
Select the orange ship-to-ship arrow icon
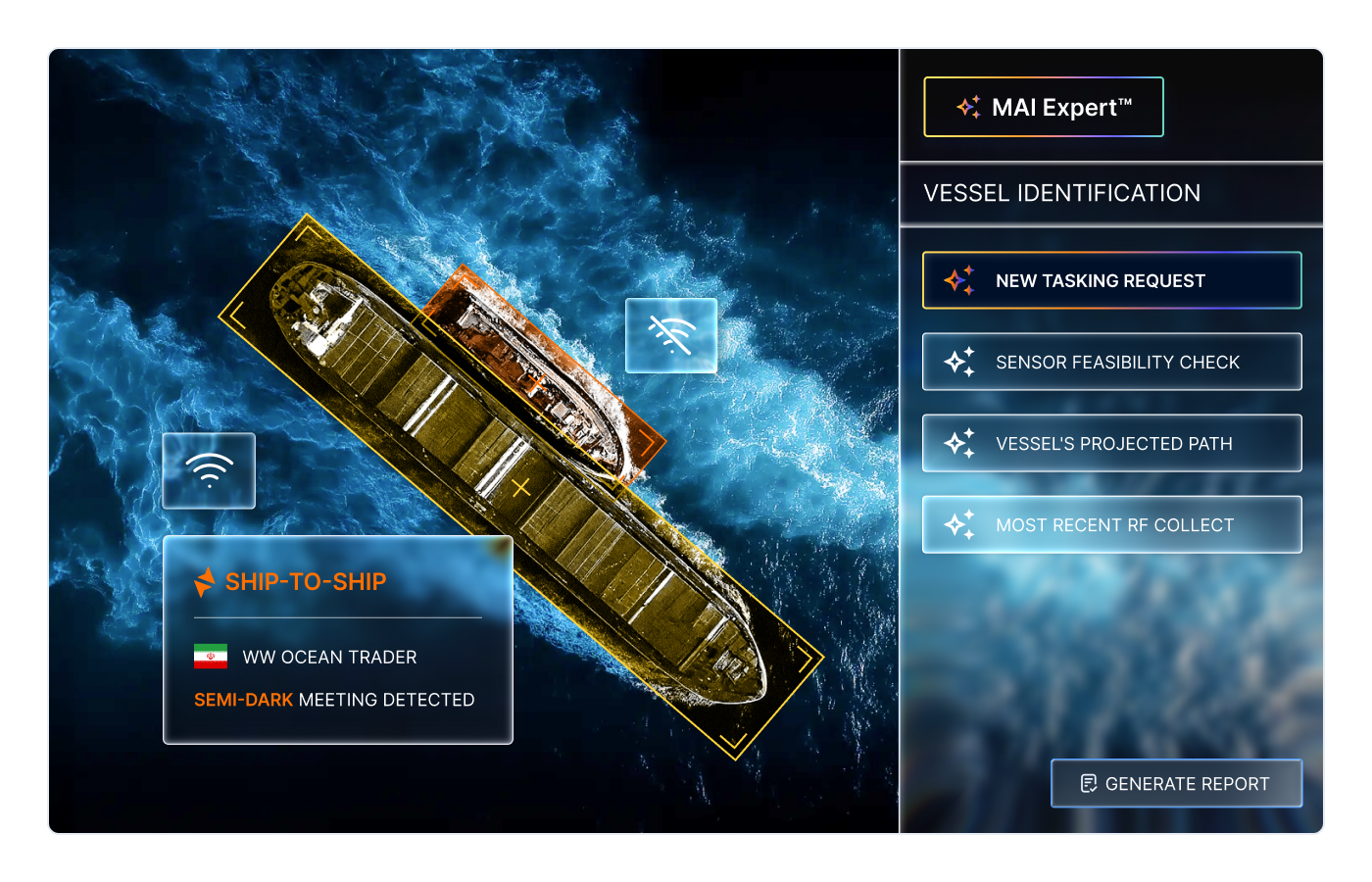click(x=207, y=581)
